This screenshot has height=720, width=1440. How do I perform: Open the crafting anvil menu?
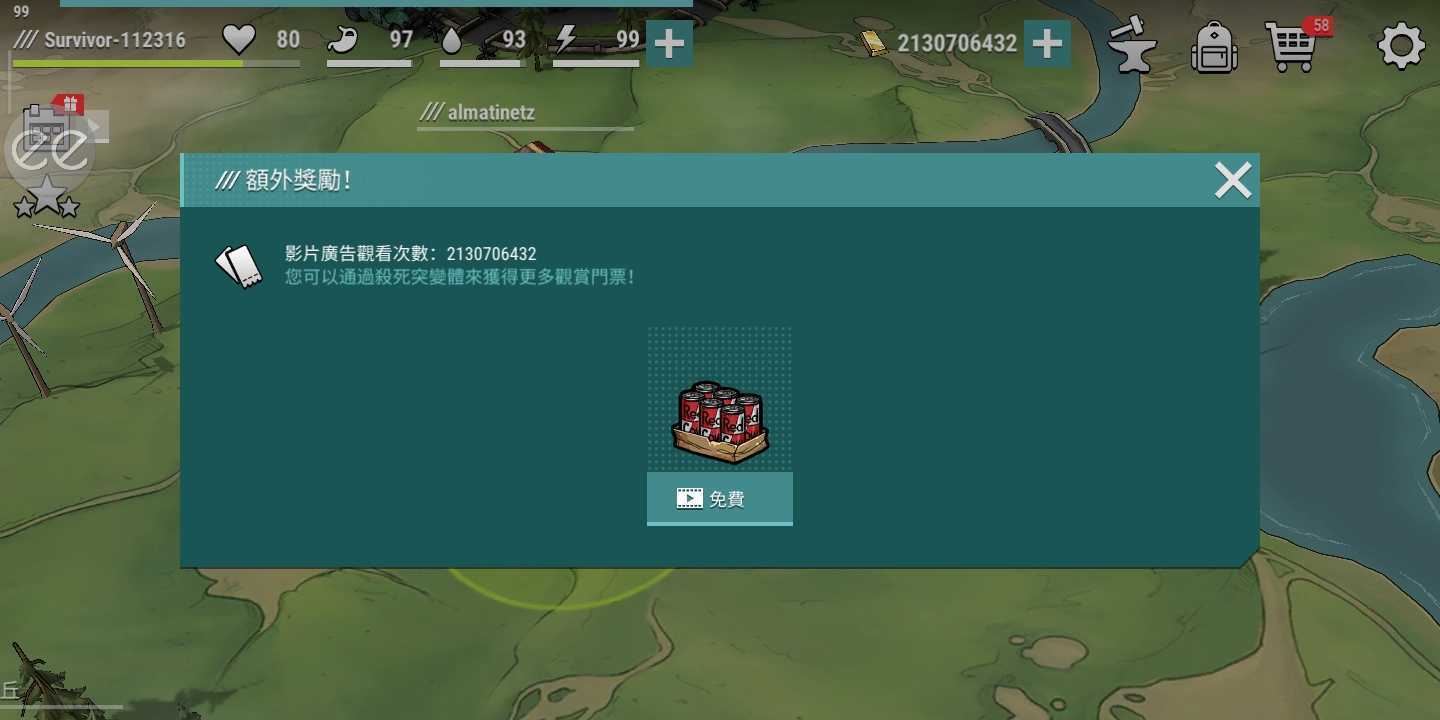(x=1133, y=45)
